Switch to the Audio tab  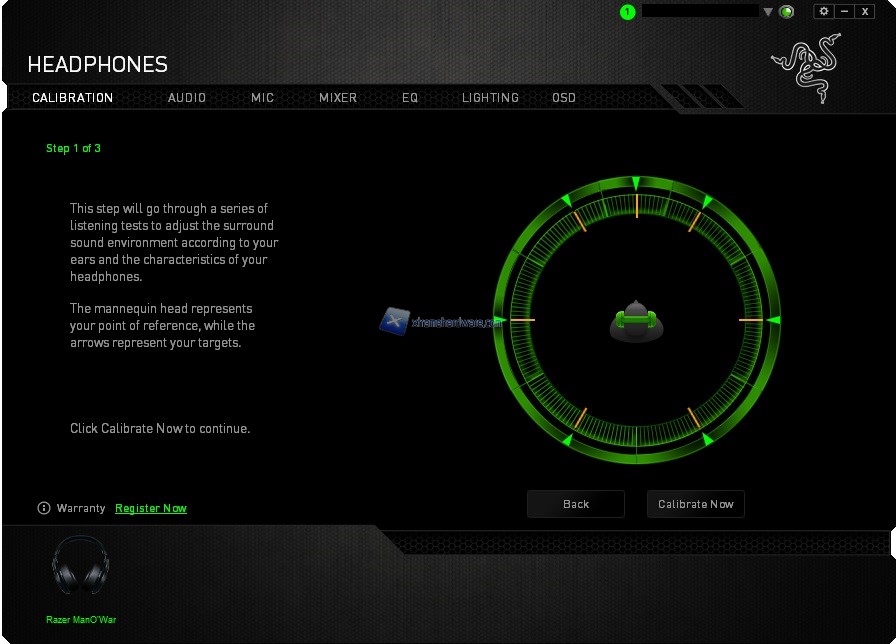point(187,98)
